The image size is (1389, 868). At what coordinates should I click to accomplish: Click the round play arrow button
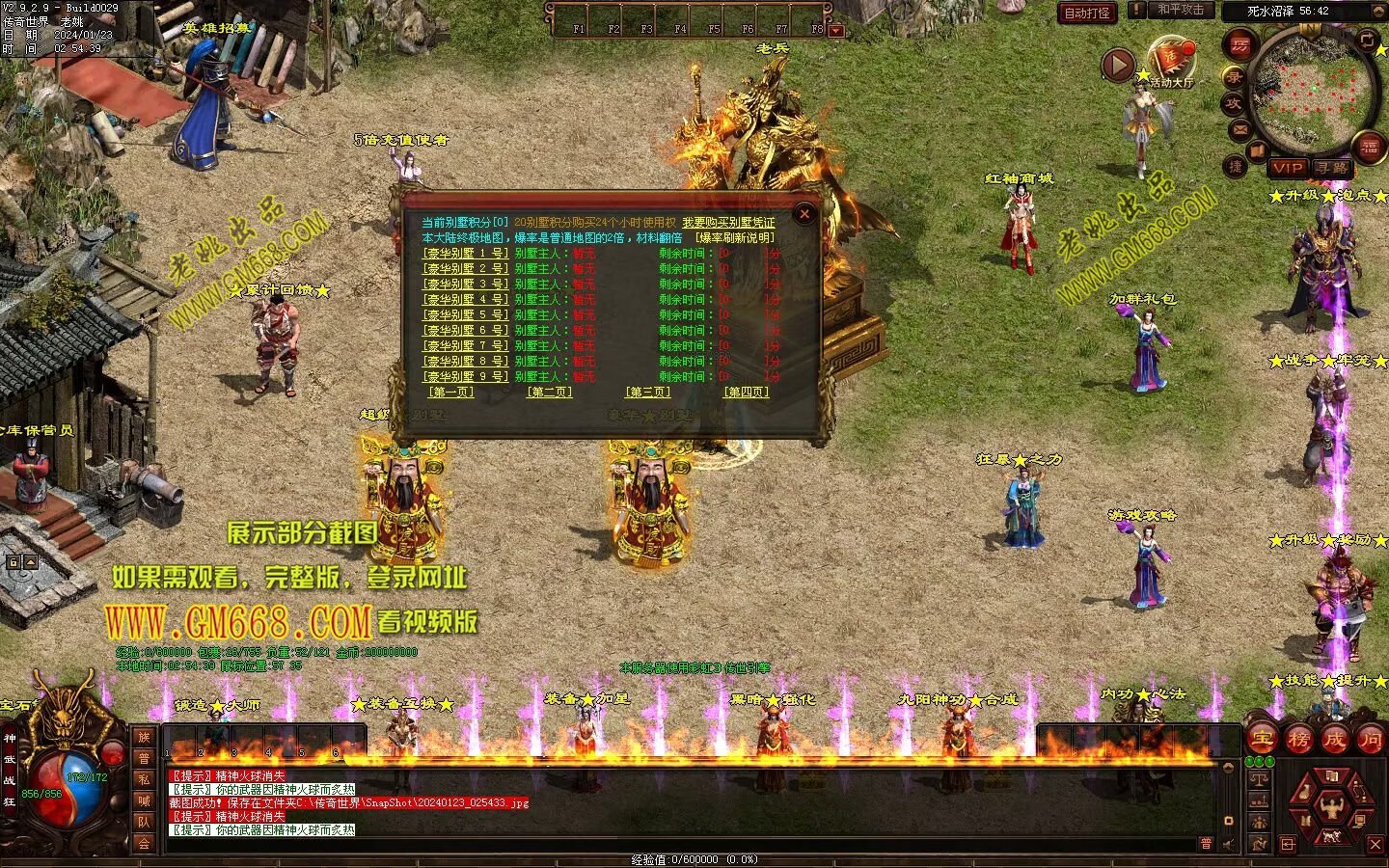(1118, 65)
